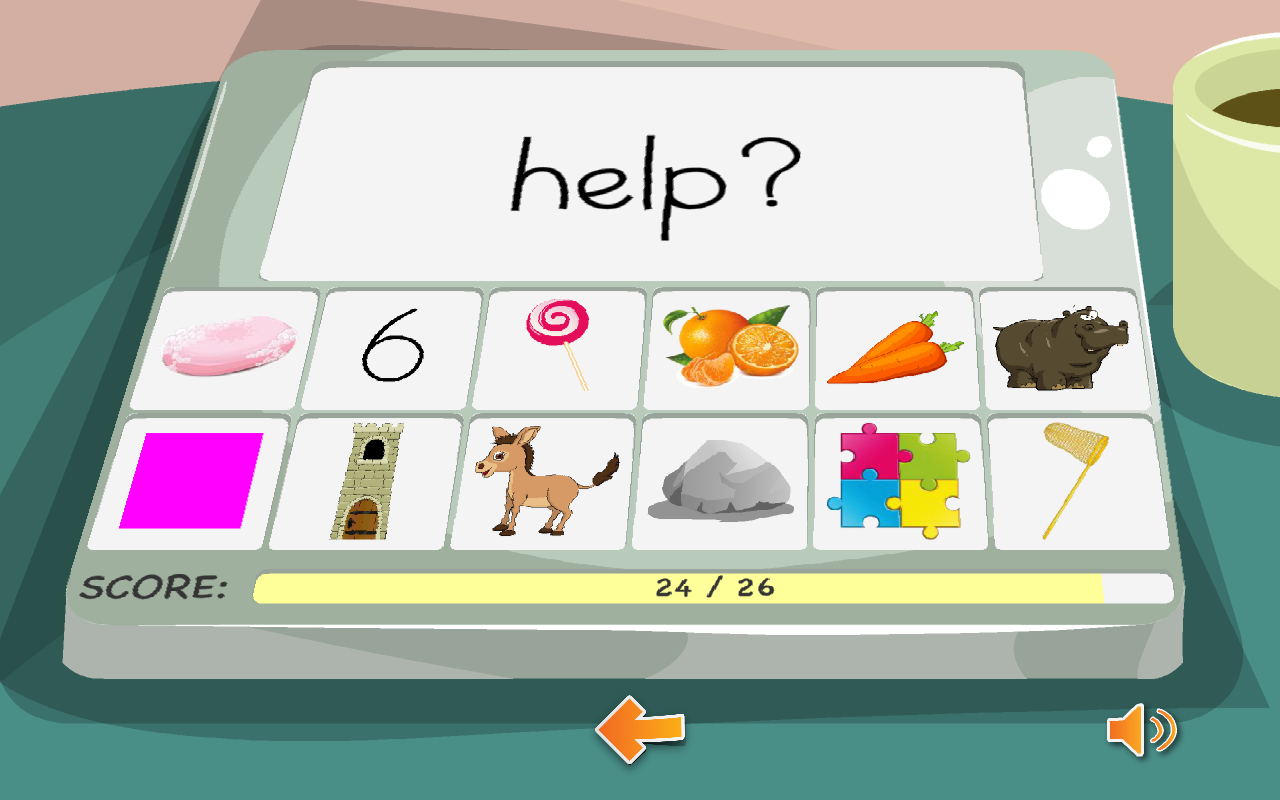The height and width of the screenshot is (800, 1280).
Task: Click the 24 / 26 score text
Action: click(x=715, y=587)
